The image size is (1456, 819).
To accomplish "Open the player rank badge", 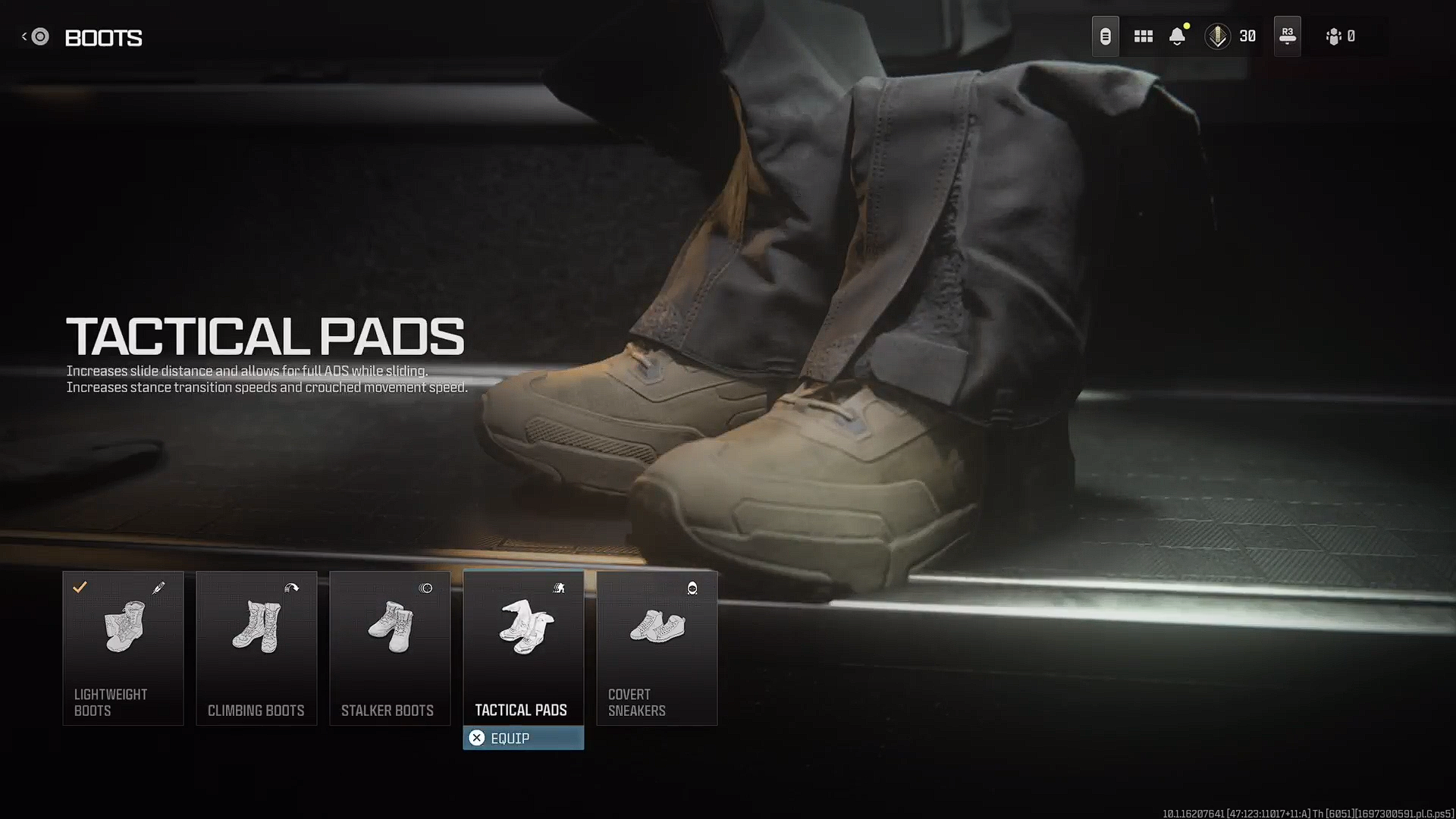I will tap(1217, 36).
